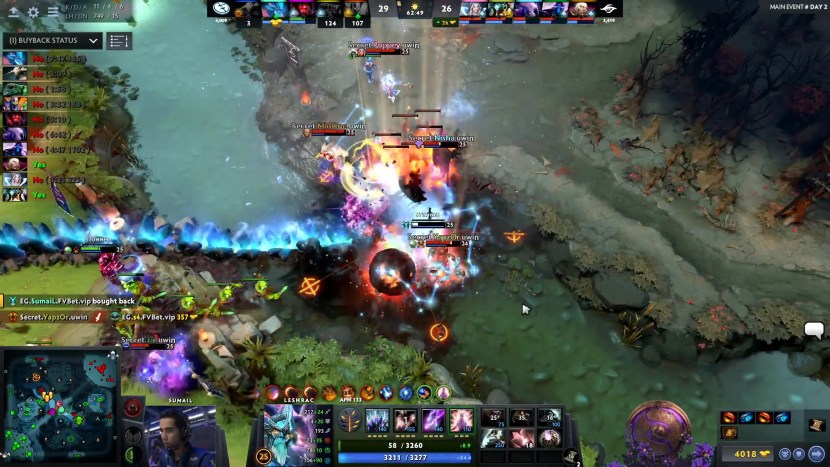Activate Leshrac's Split Earth ability
The width and height of the screenshot is (830, 467).
pos(377,420)
